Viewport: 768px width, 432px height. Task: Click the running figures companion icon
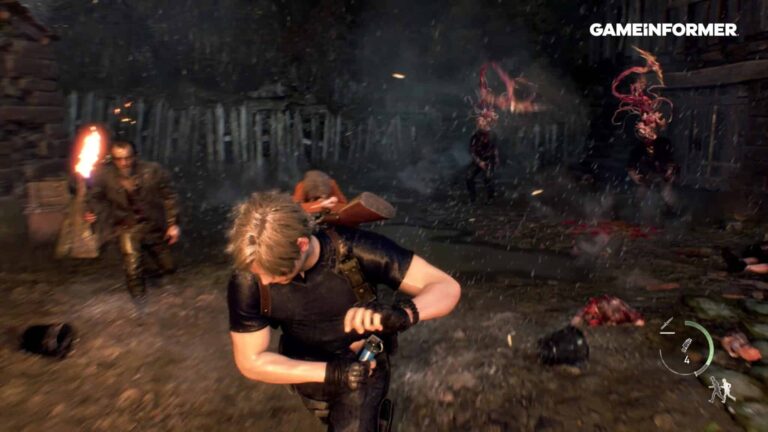720,390
